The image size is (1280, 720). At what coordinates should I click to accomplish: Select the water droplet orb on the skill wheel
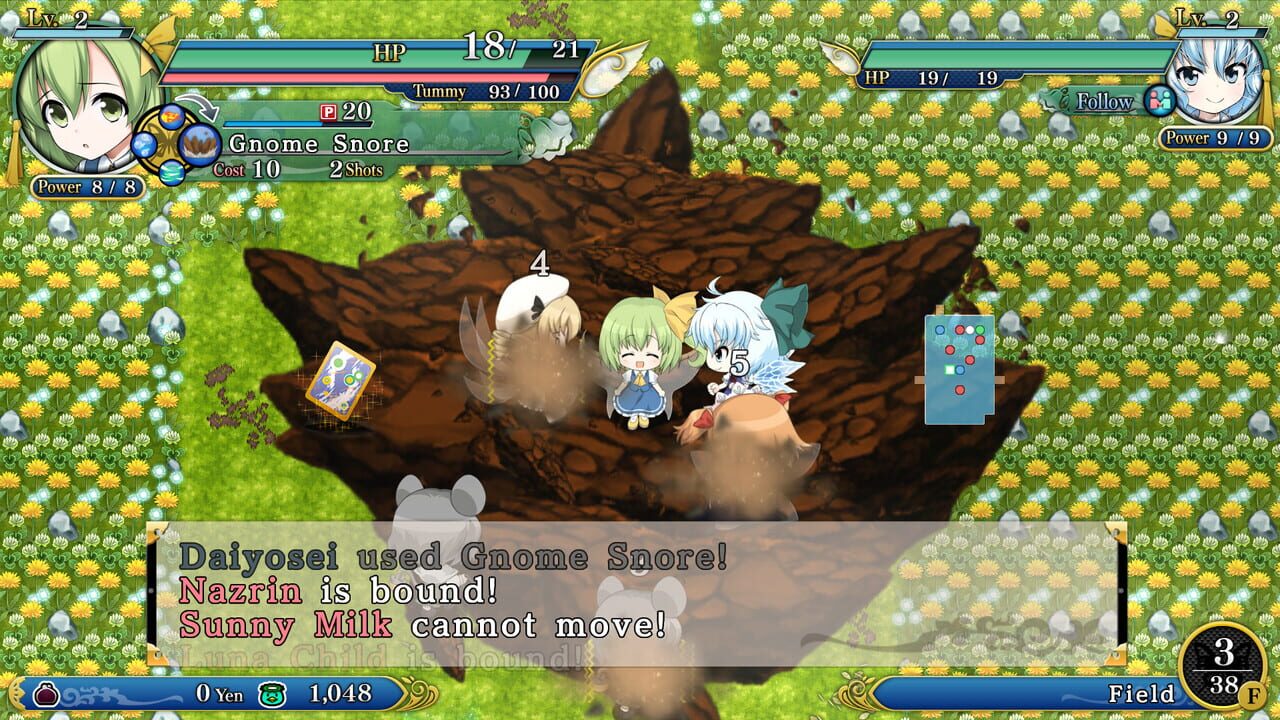(143, 145)
